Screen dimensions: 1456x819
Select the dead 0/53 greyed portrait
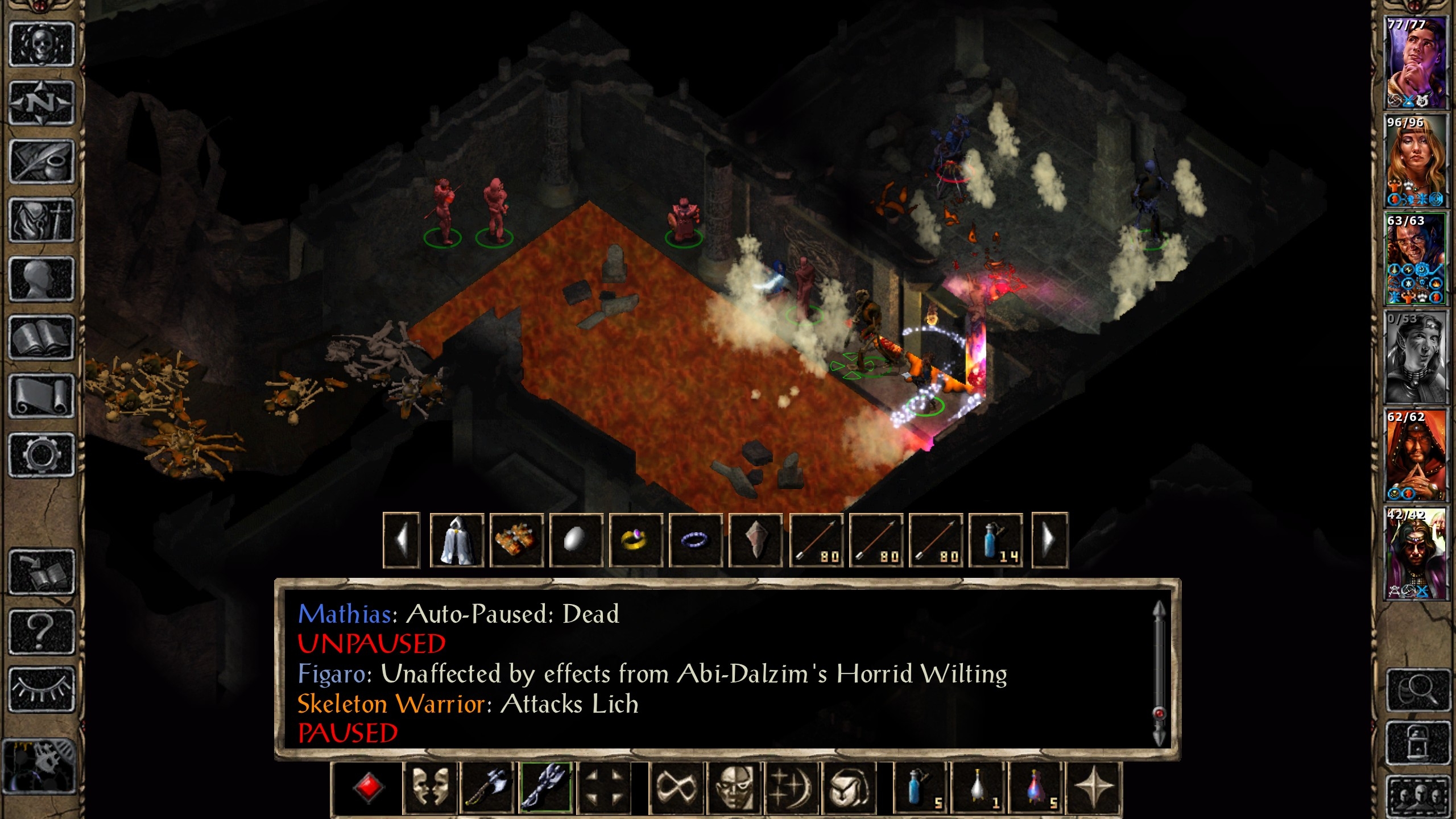(x=1415, y=357)
